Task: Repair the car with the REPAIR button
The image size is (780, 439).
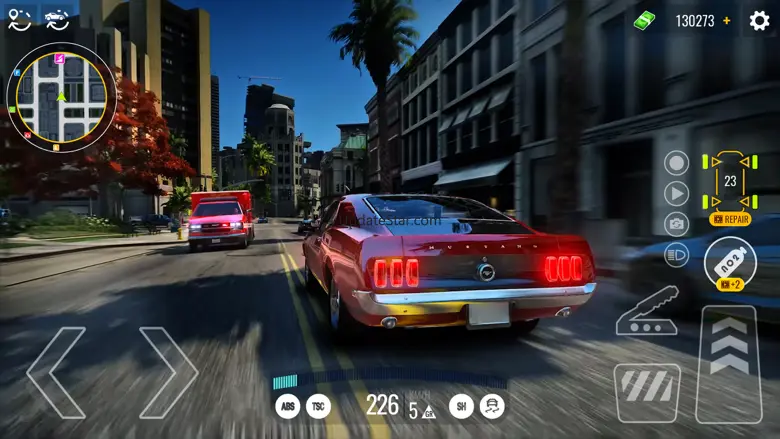Action: [730, 219]
